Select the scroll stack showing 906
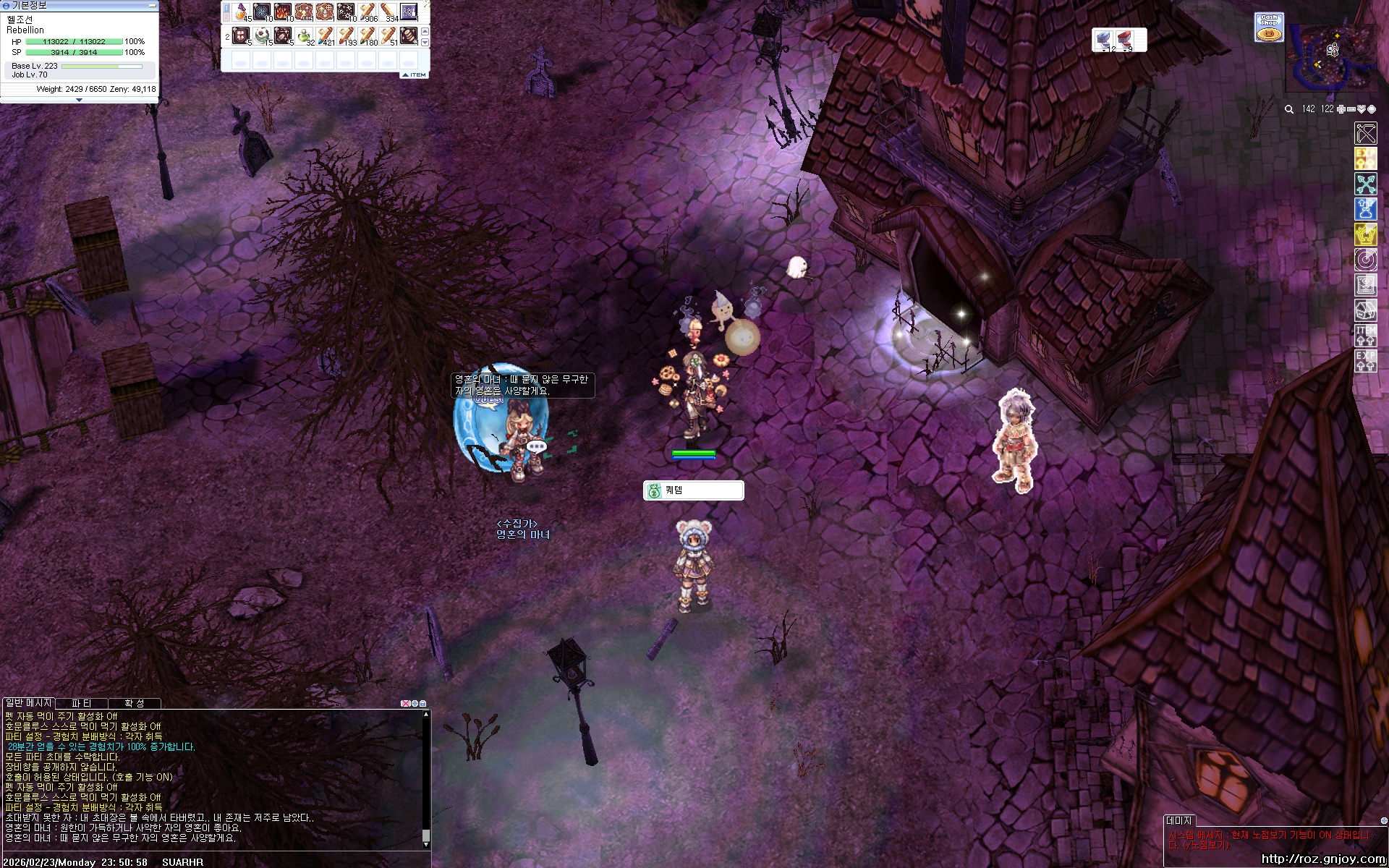The image size is (1389, 868). pos(368,12)
